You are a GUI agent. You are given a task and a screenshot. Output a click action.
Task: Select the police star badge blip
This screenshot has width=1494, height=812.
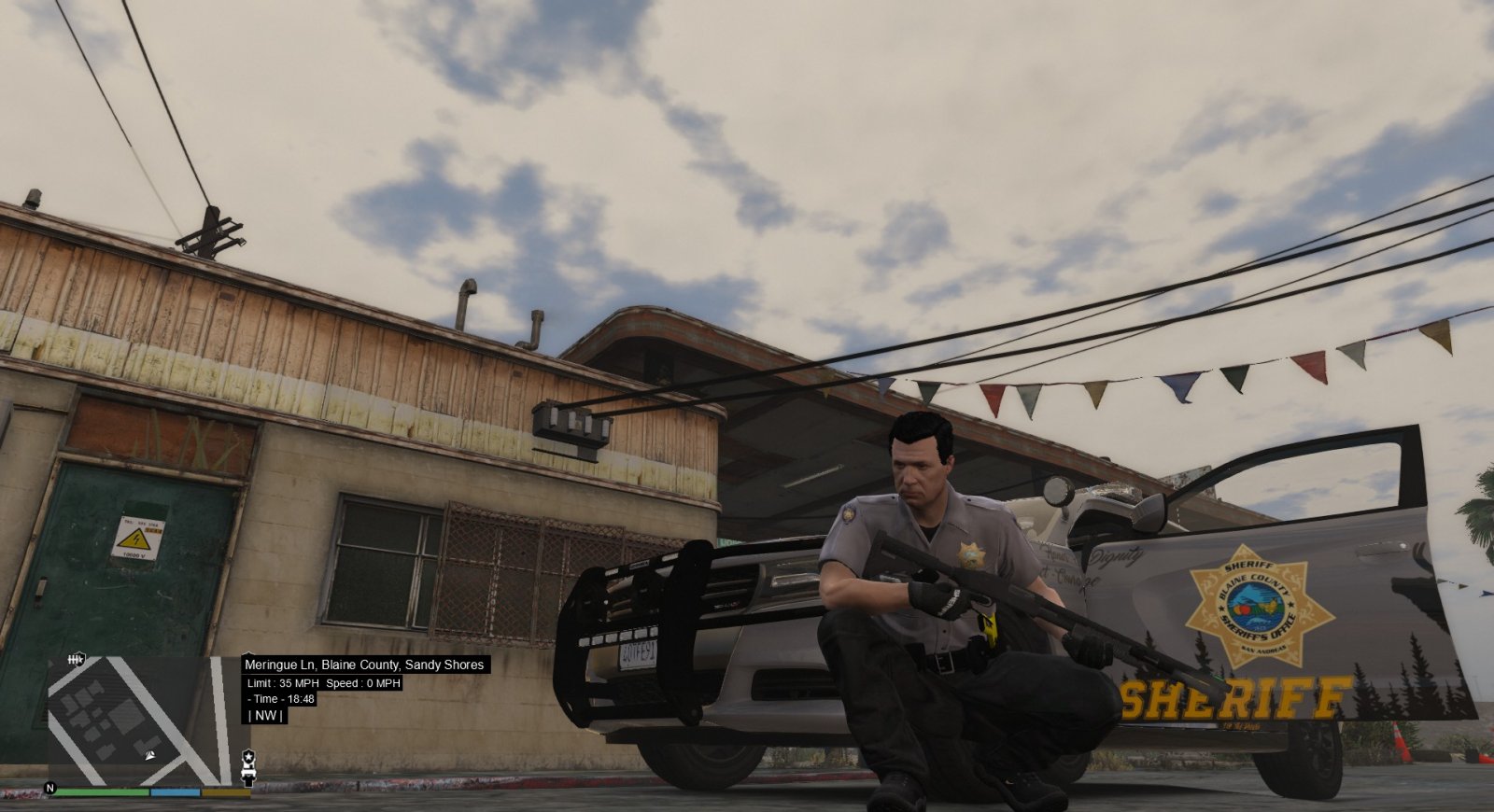tap(248, 755)
